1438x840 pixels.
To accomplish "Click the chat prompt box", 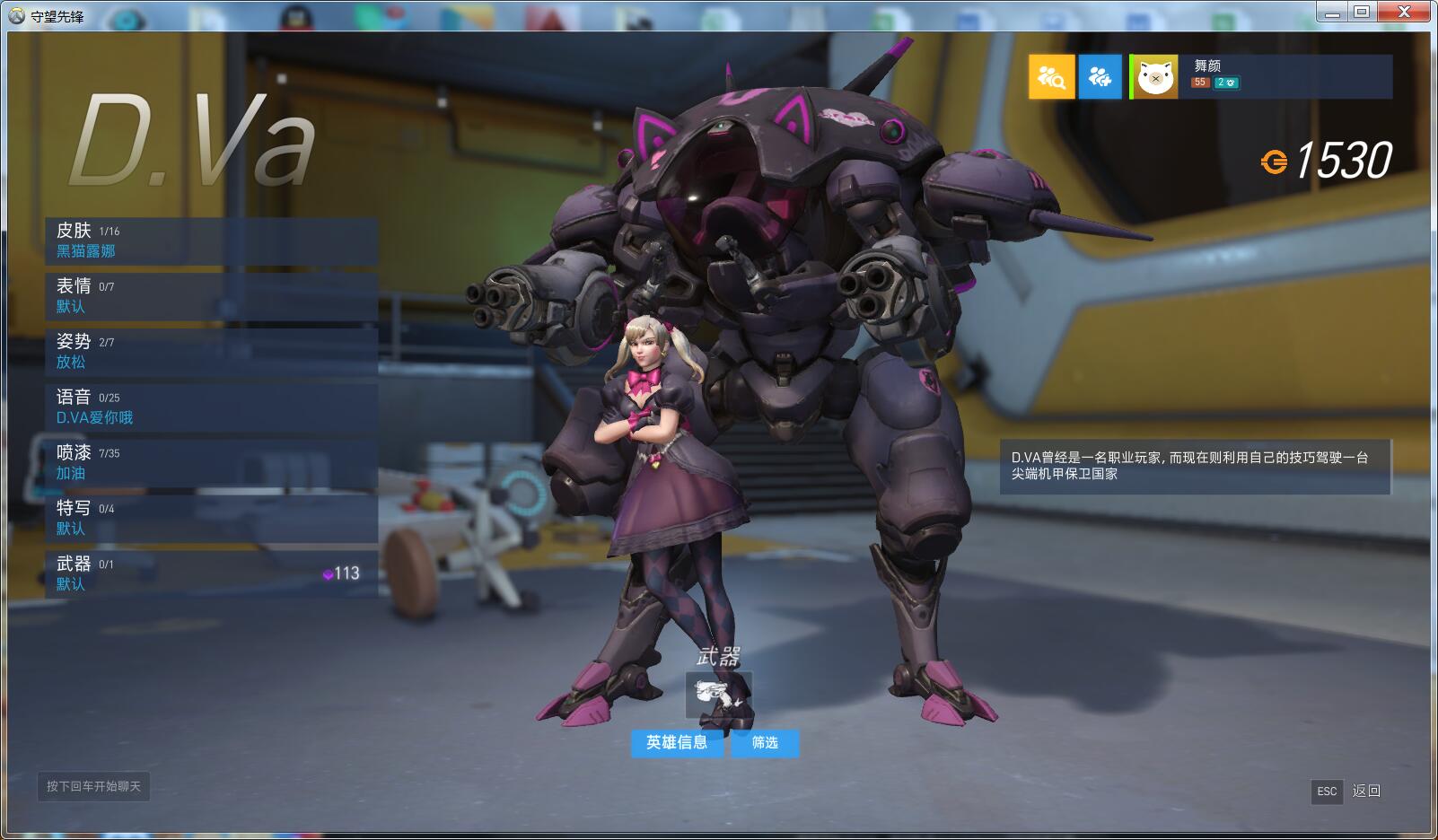I will coord(93,786).
